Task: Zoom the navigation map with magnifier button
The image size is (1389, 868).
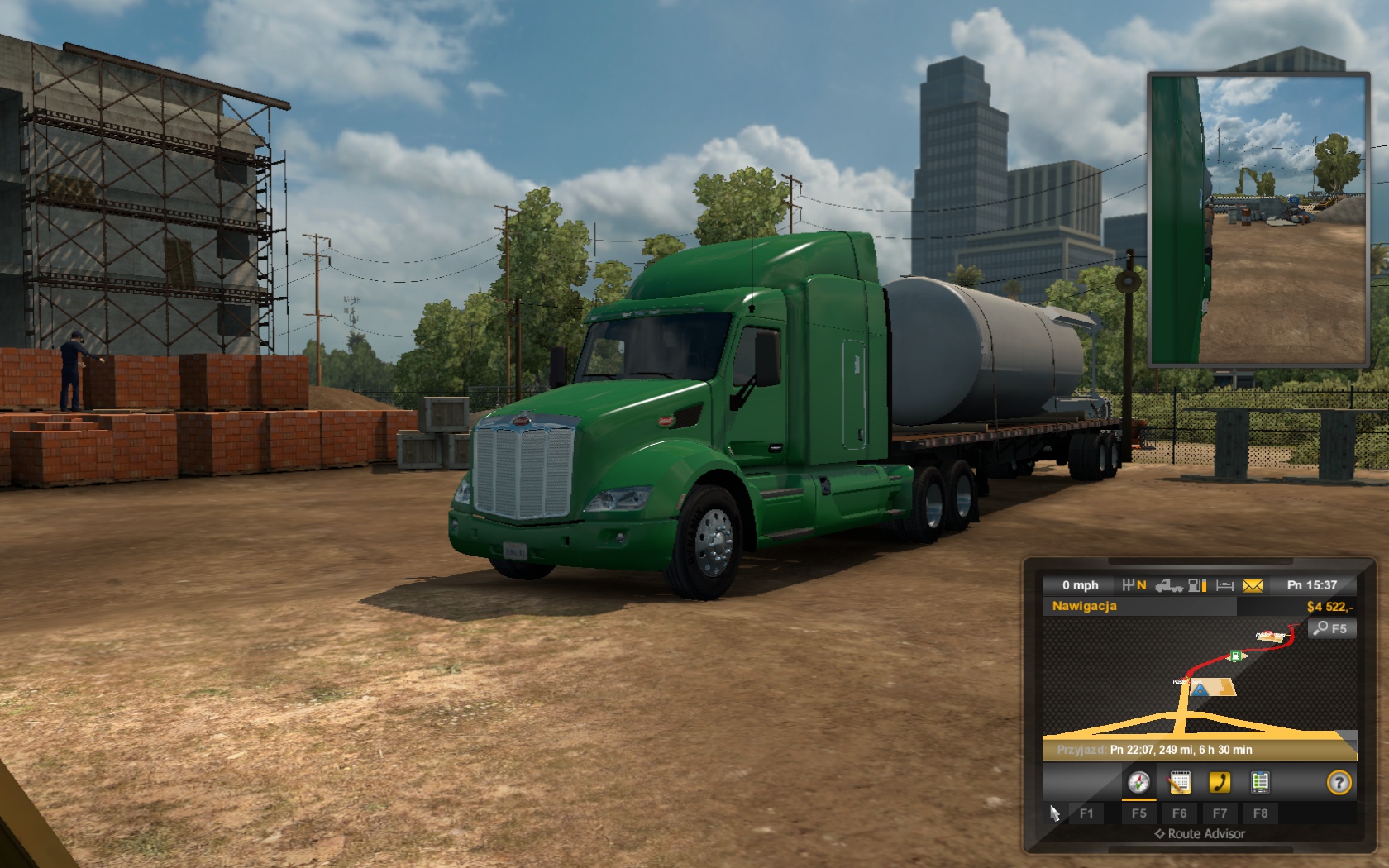Action: (1331, 628)
